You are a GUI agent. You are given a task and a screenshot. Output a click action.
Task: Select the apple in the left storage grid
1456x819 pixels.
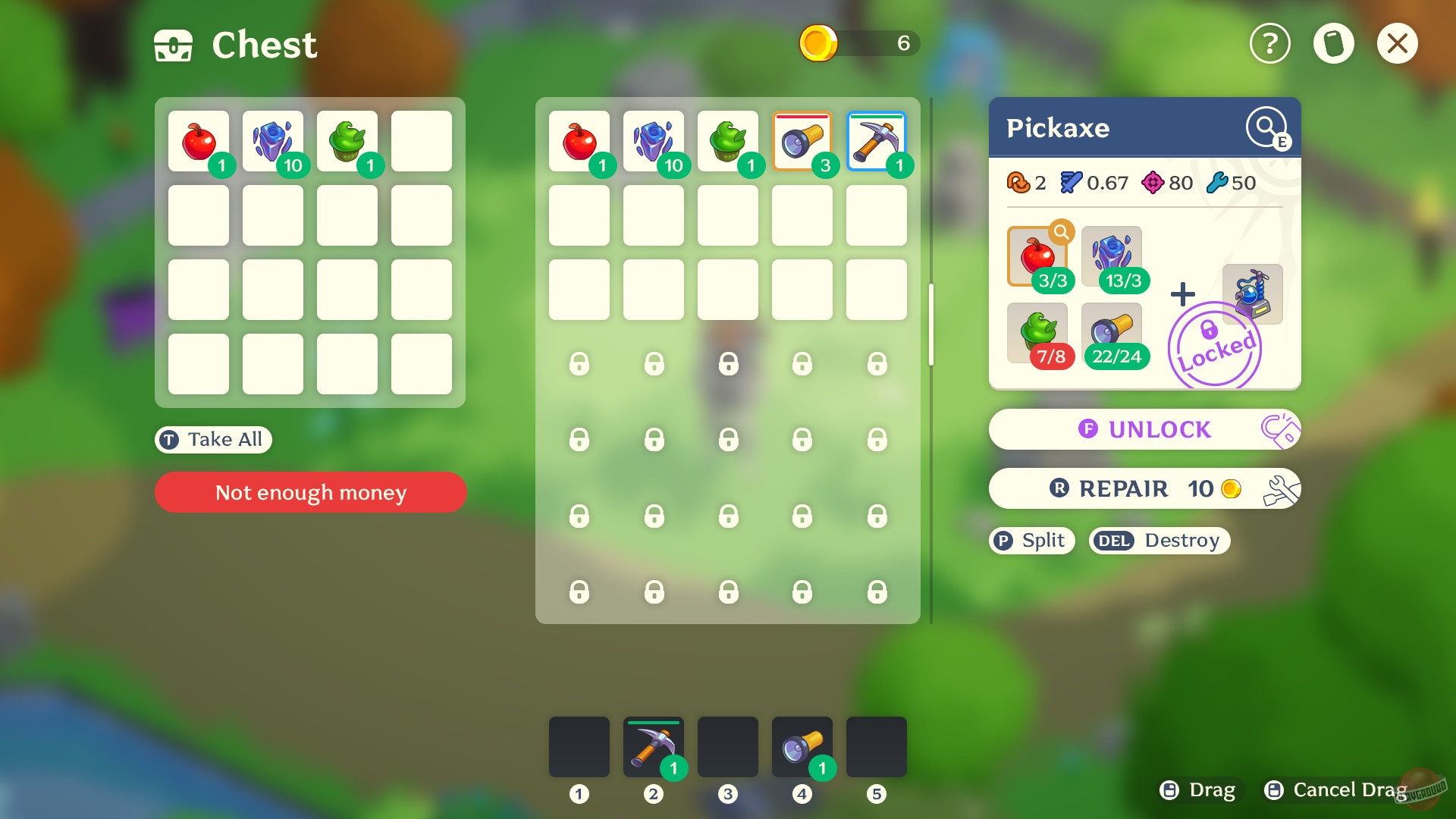pyautogui.click(x=198, y=140)
